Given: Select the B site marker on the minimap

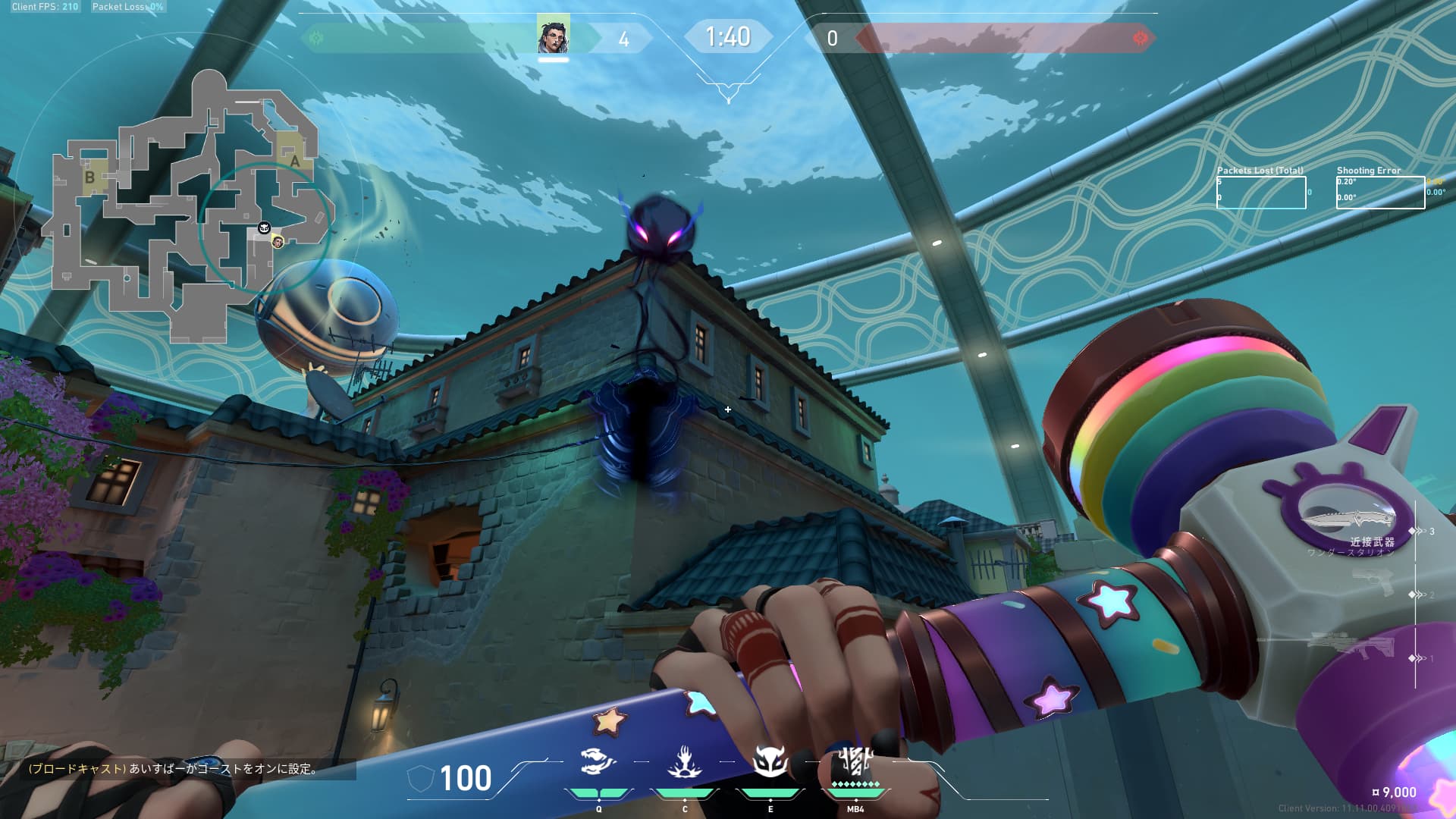Looking at the screenshot, I should pos(89,177).
